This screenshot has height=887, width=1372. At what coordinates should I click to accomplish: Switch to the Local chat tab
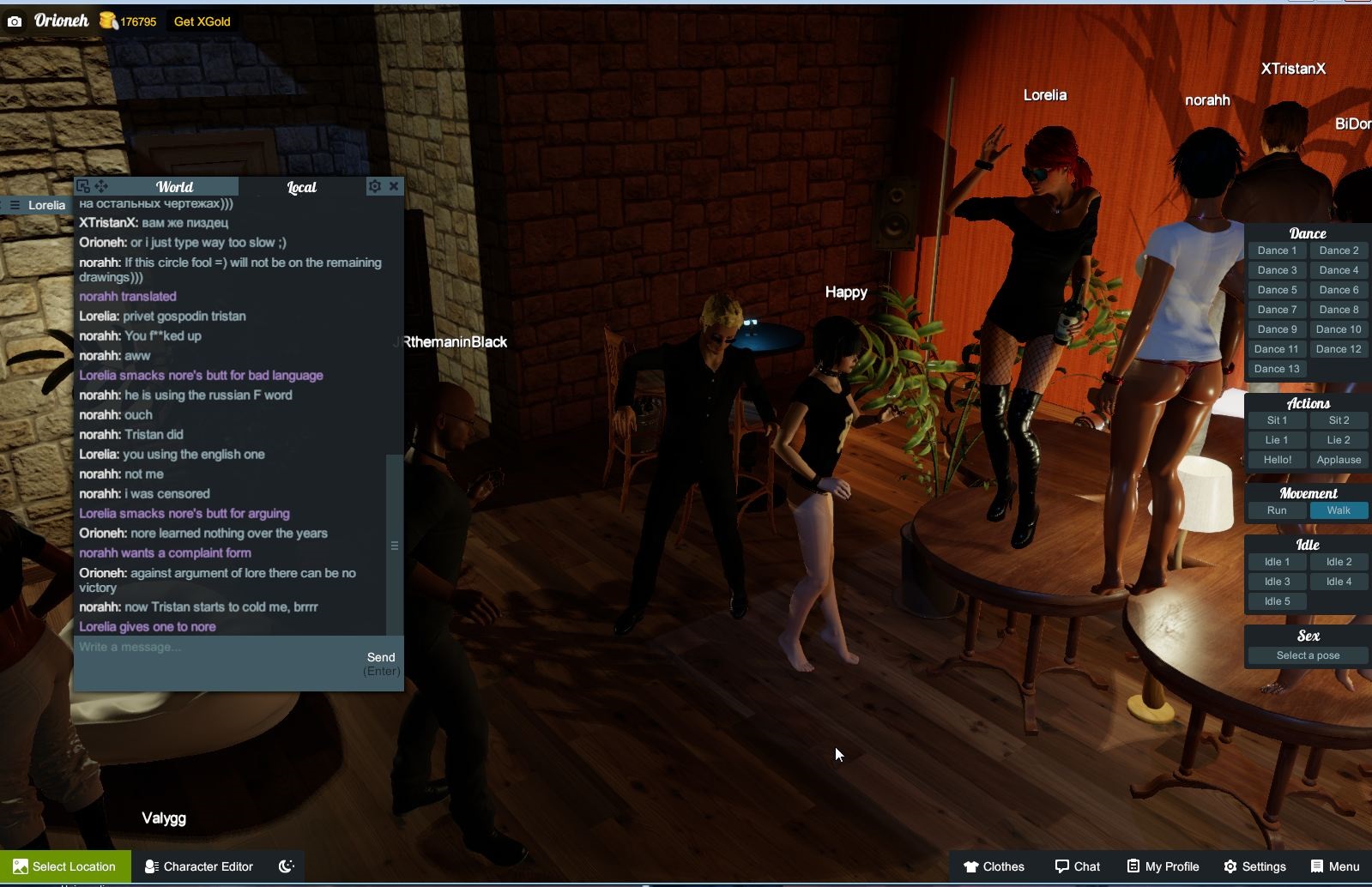pyautogui.click(x=301, y=186)
